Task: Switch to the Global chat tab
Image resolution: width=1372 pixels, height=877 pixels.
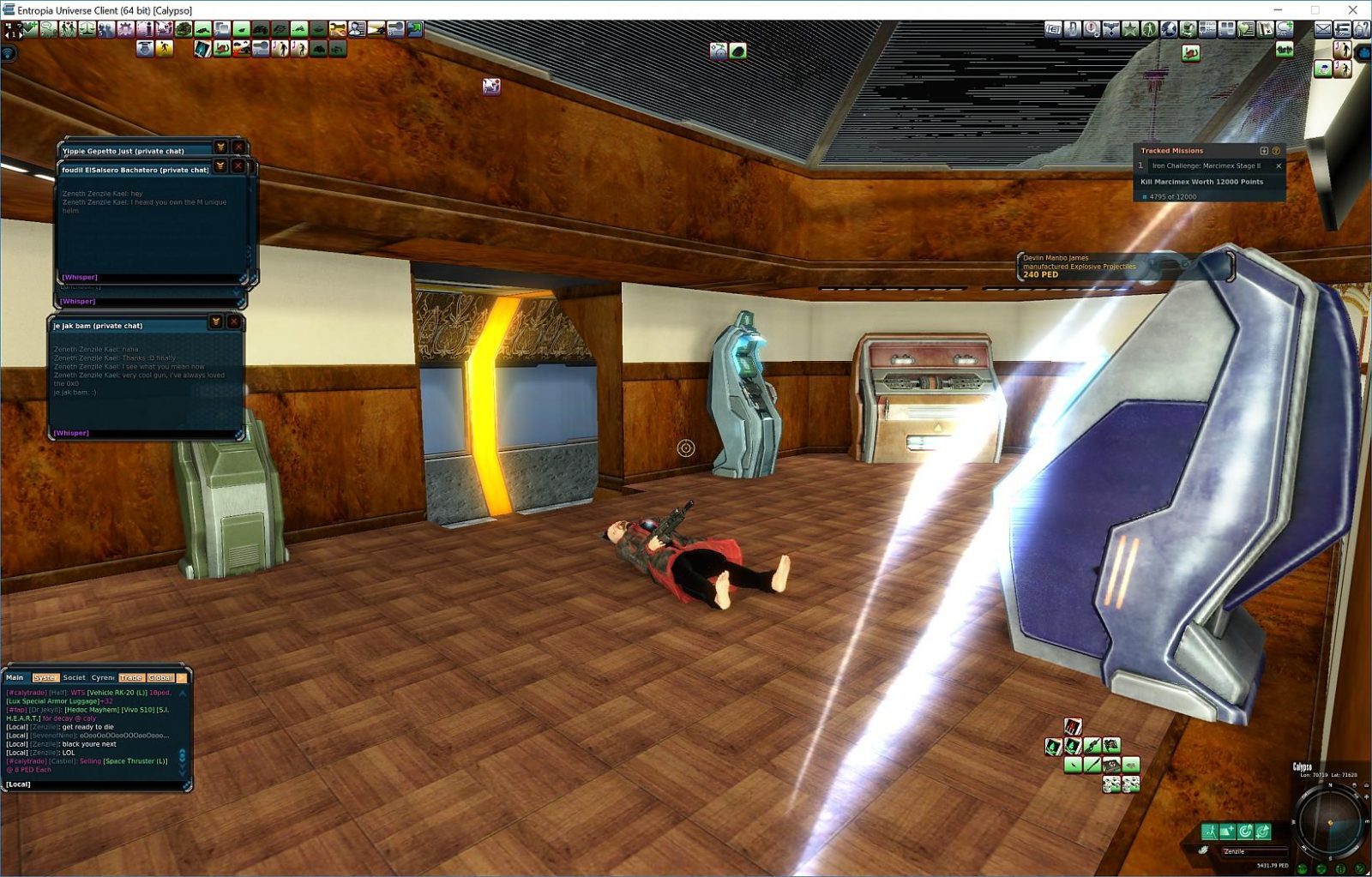Action: [160, 677]
